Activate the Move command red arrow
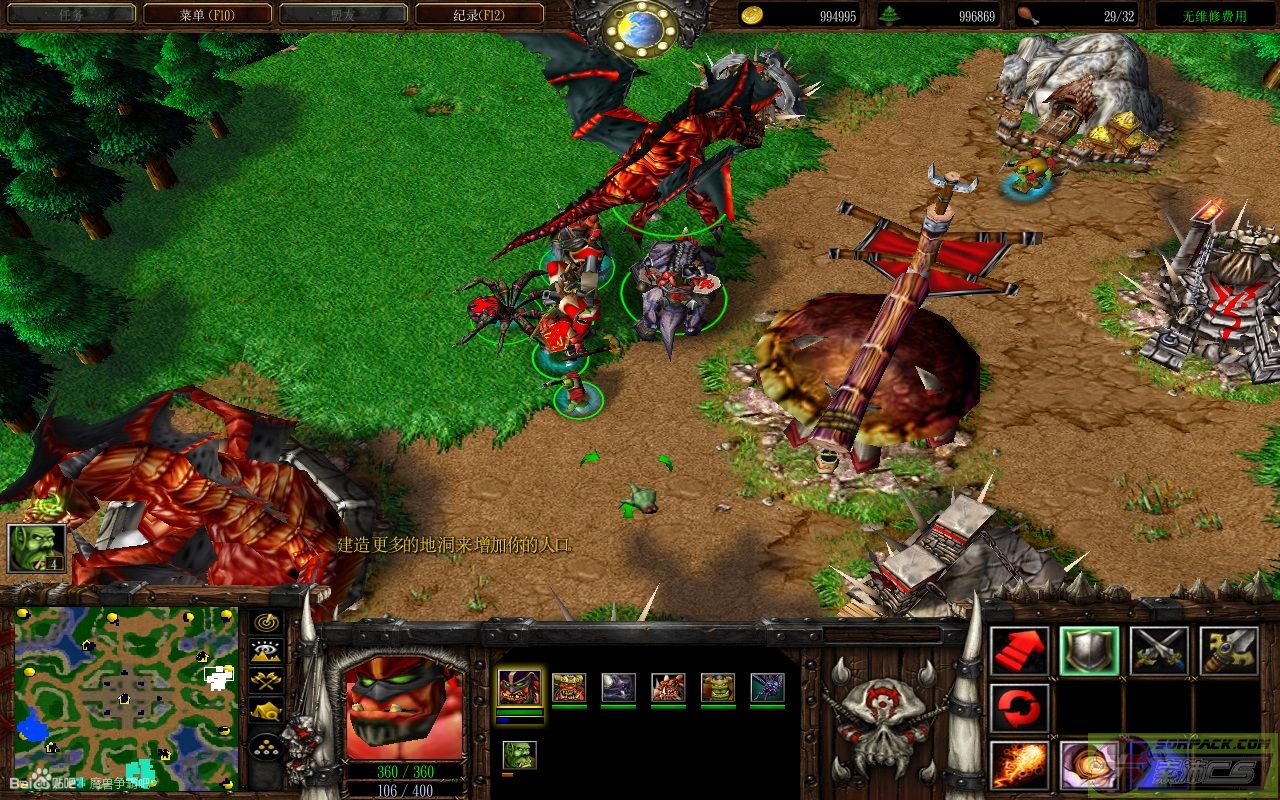This screenshot has width=1280, height=800. point(1019,651)
